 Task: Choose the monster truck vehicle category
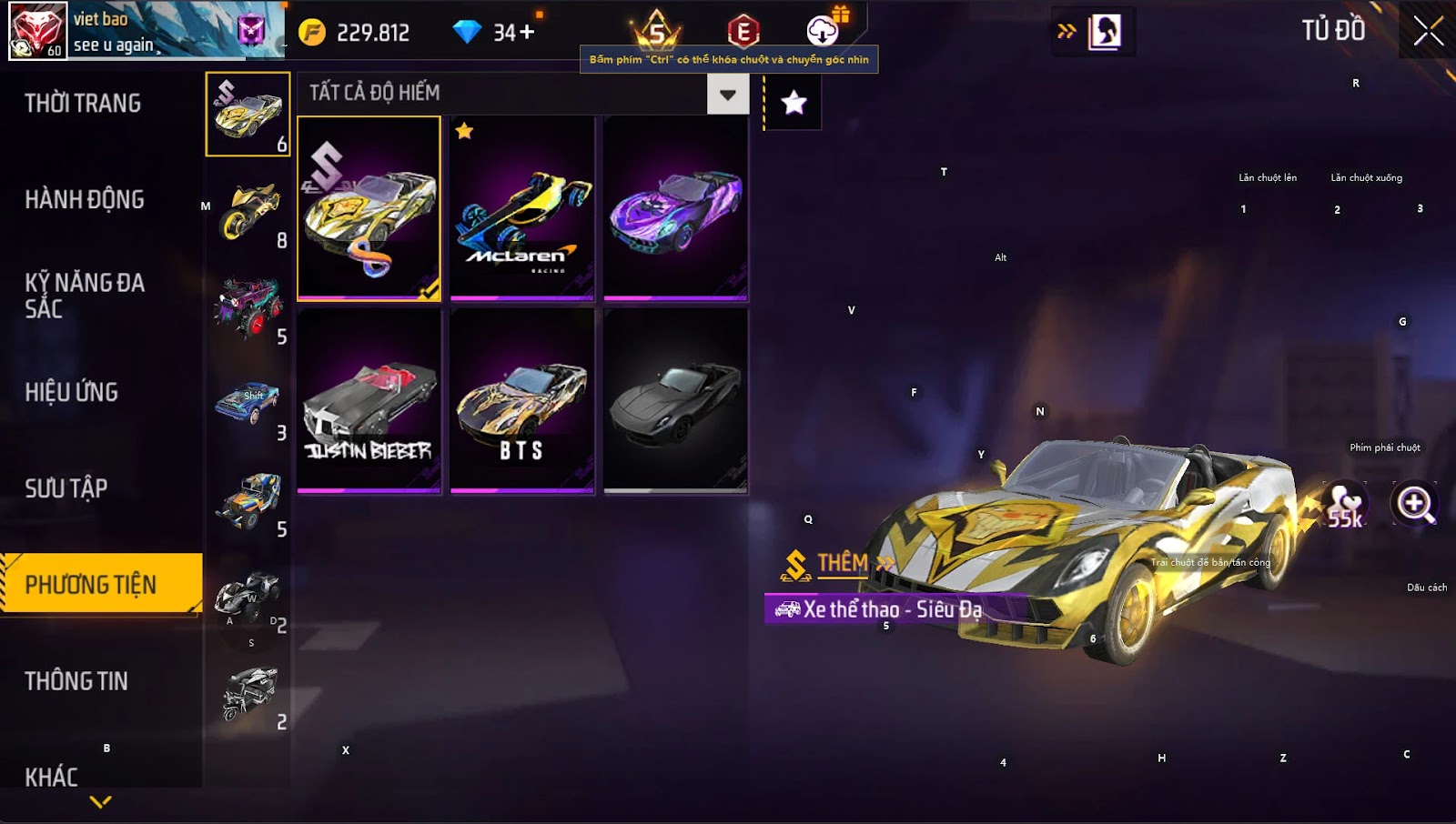(x=248, y=307)
